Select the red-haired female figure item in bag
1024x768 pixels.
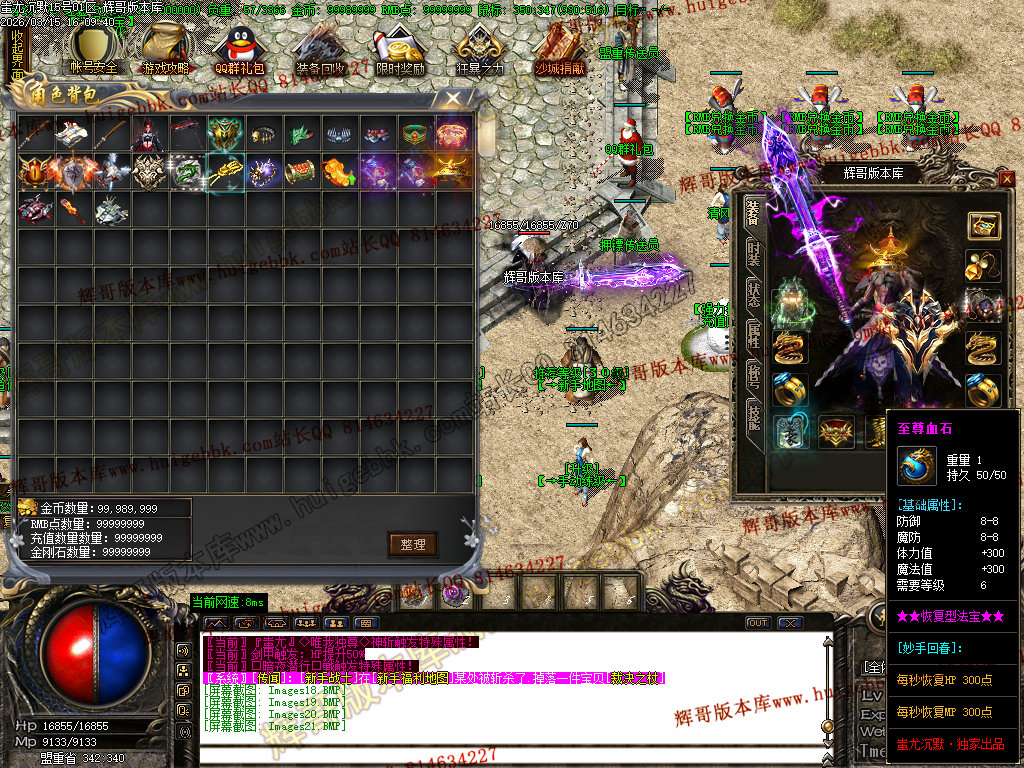[x=150, y=133]
